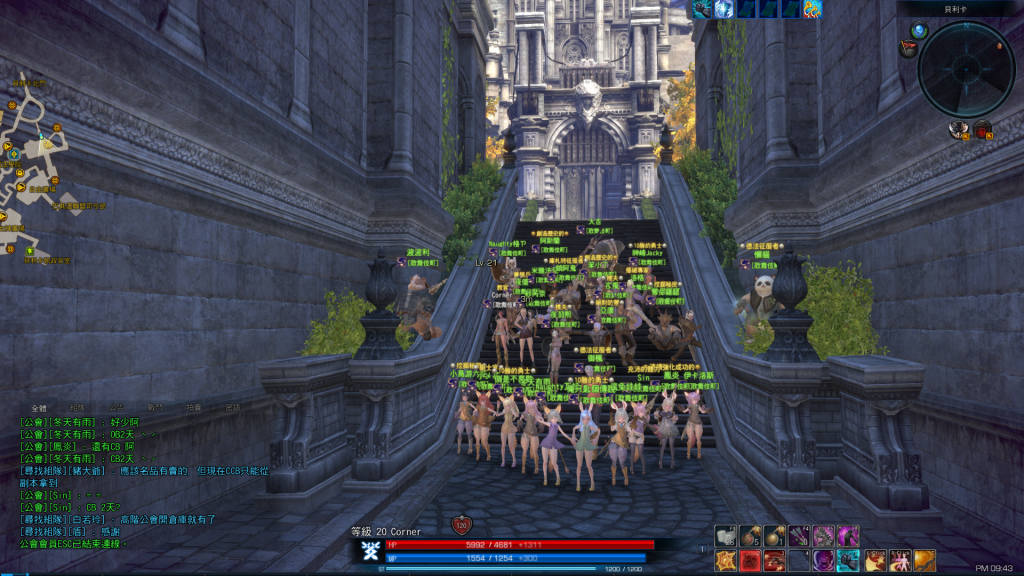Screen dimensions: 1024x576
Task: Switch to the 拍賣 chat tab
Action: 194,408
